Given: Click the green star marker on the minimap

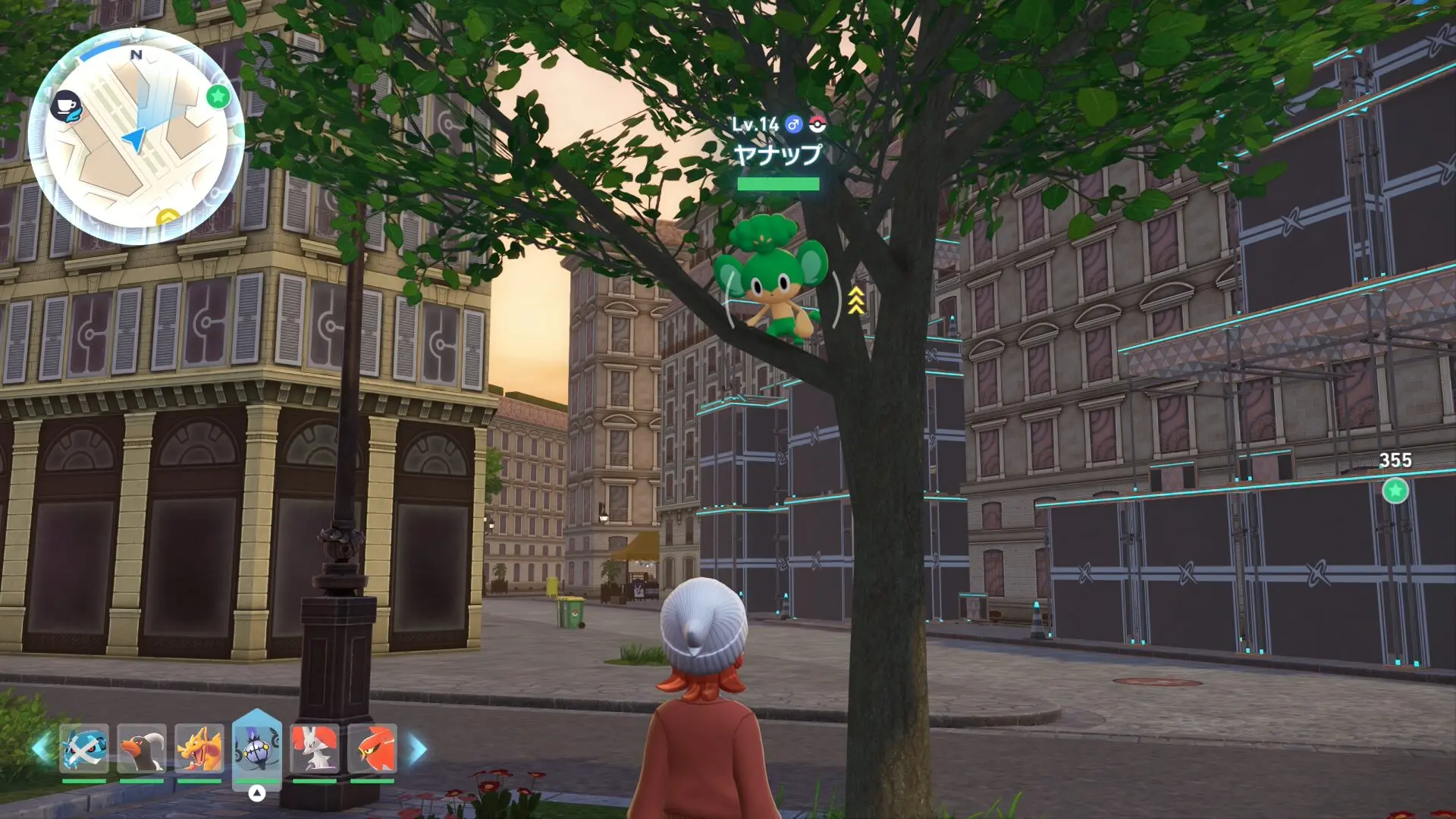Looking at the screenshot, I should pos(218,96).
